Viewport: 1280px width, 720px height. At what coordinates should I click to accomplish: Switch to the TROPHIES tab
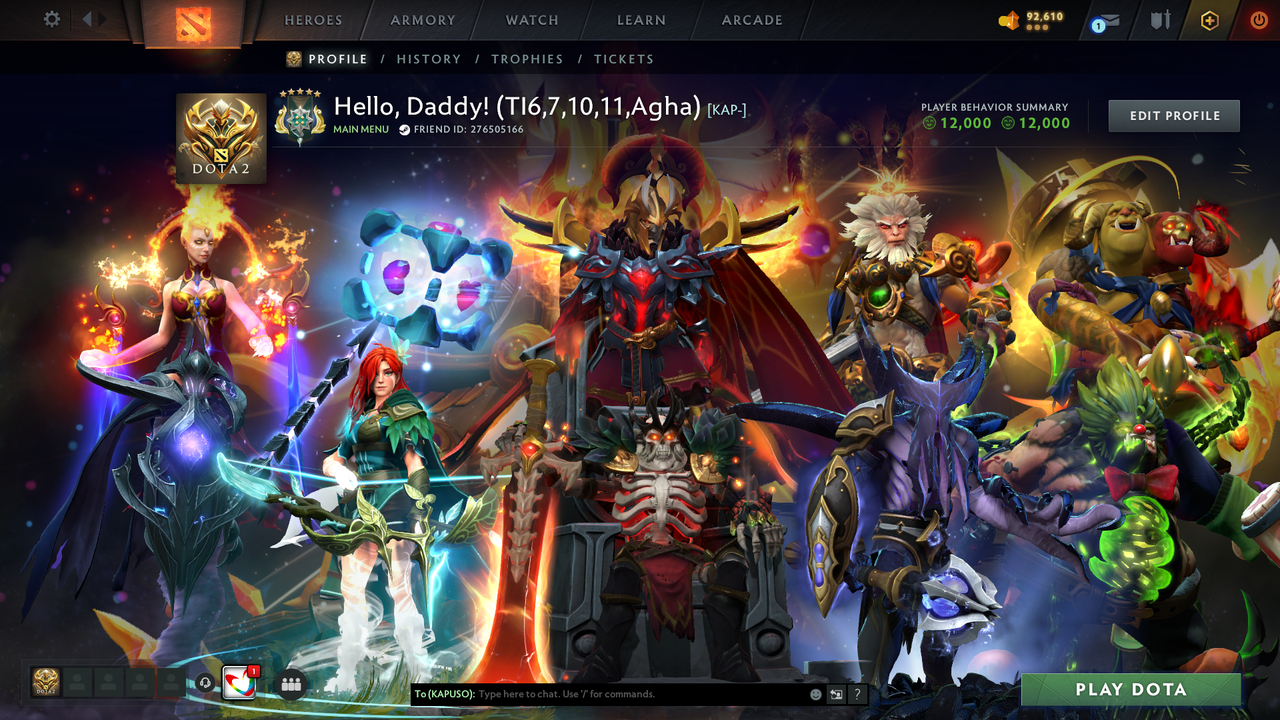[528, 59]
